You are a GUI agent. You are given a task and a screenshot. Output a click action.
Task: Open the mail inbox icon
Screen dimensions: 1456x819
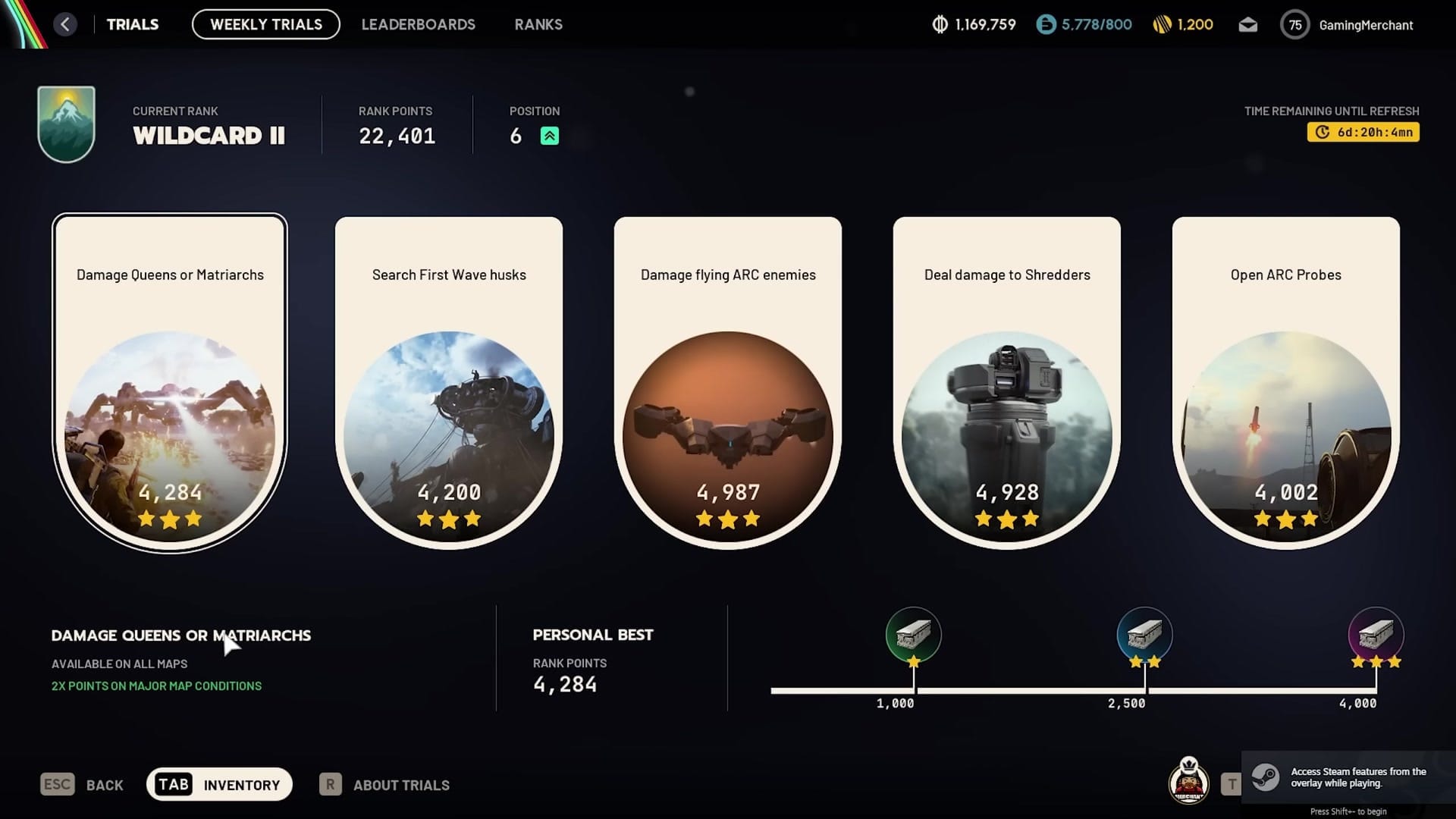(1247, 24)
